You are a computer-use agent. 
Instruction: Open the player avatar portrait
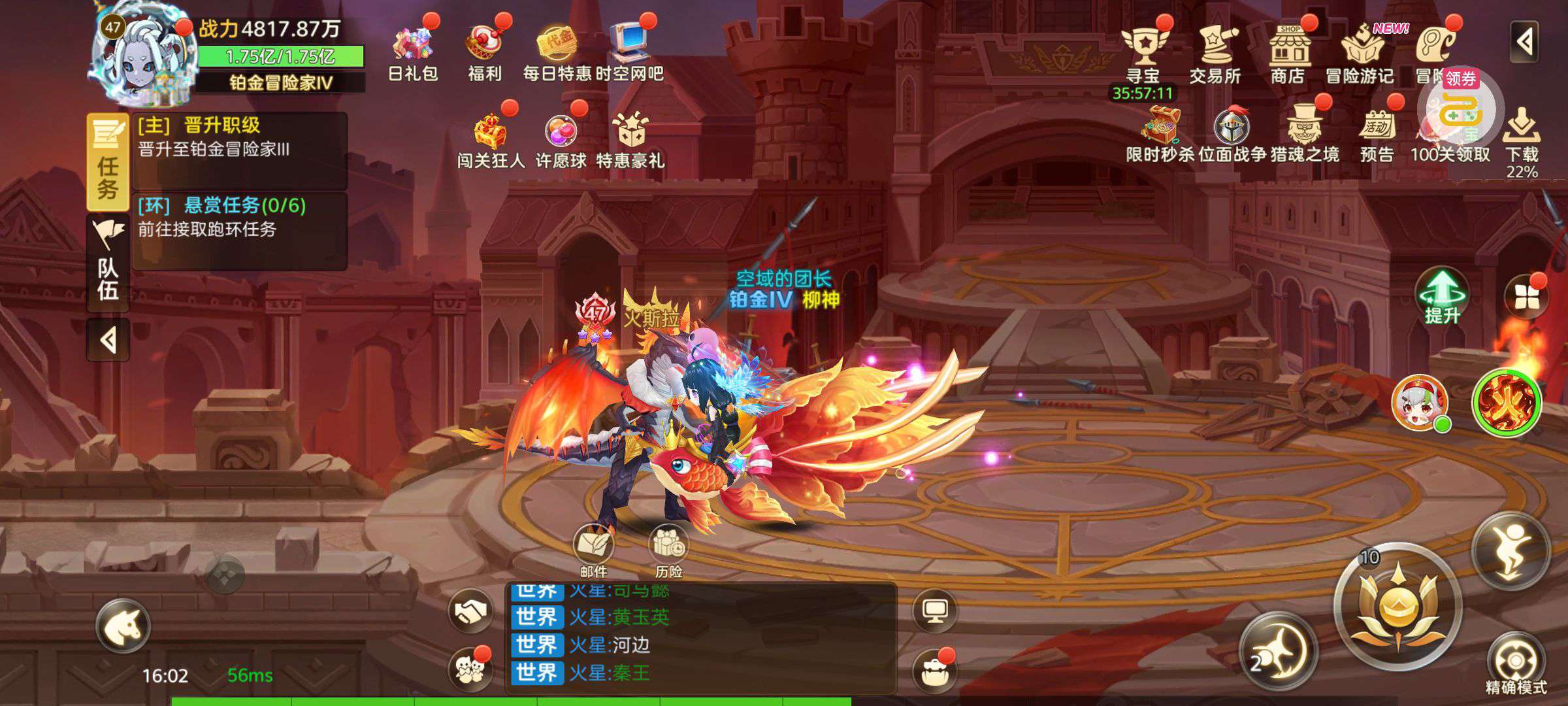click(144, 59)
